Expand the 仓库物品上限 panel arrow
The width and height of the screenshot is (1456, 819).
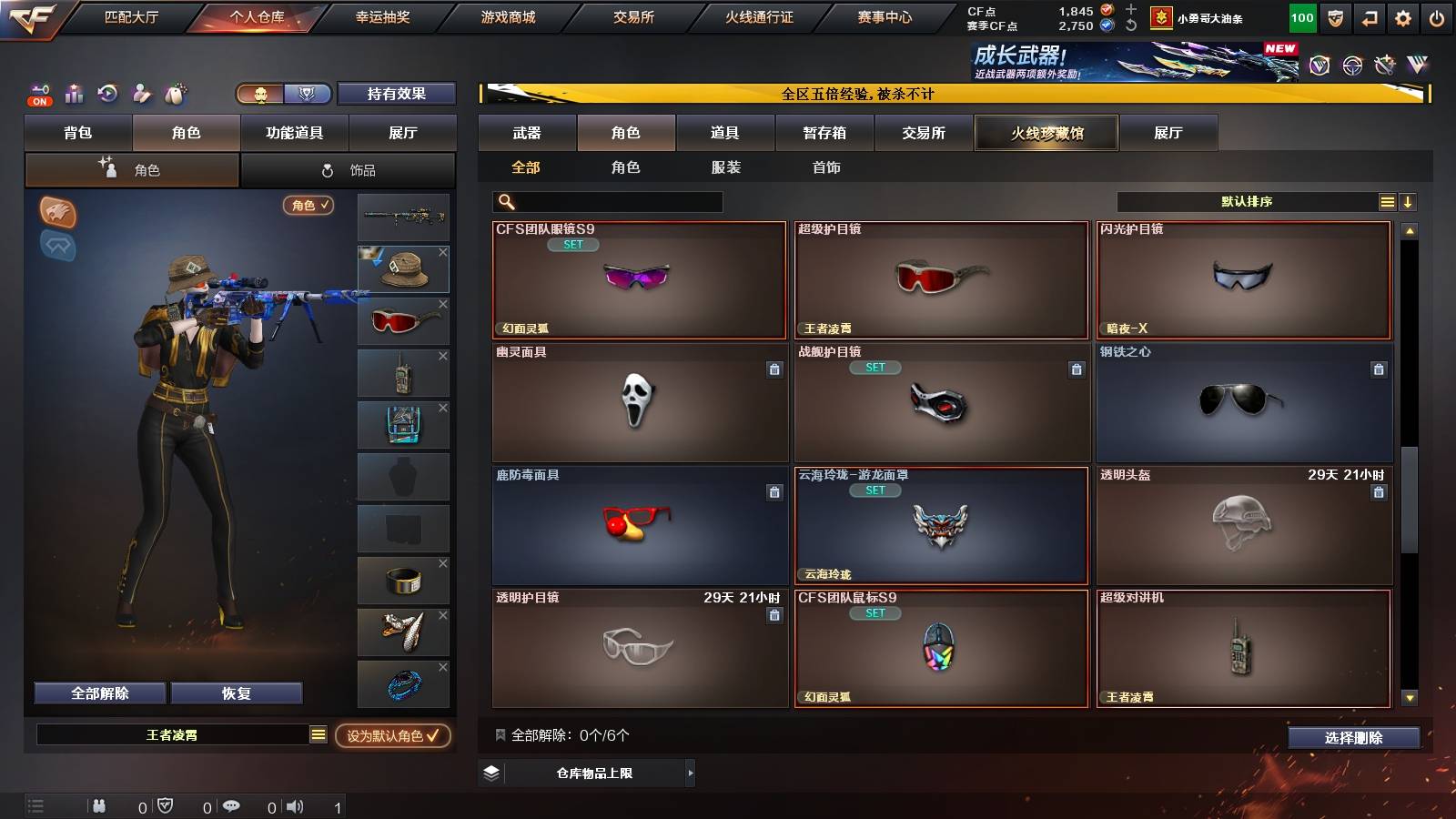coord(692,773)
